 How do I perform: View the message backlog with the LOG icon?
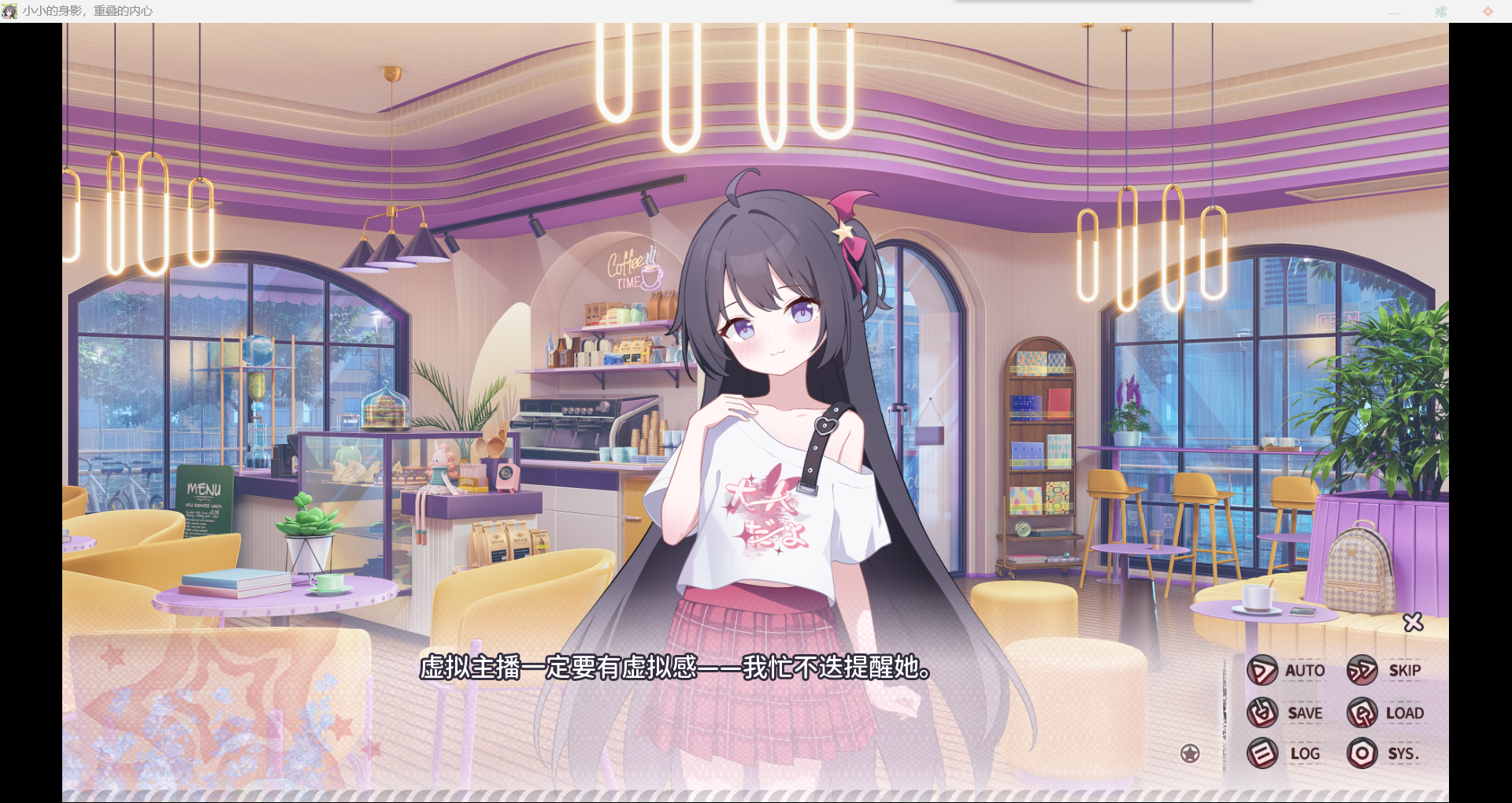click(1261, 753)
